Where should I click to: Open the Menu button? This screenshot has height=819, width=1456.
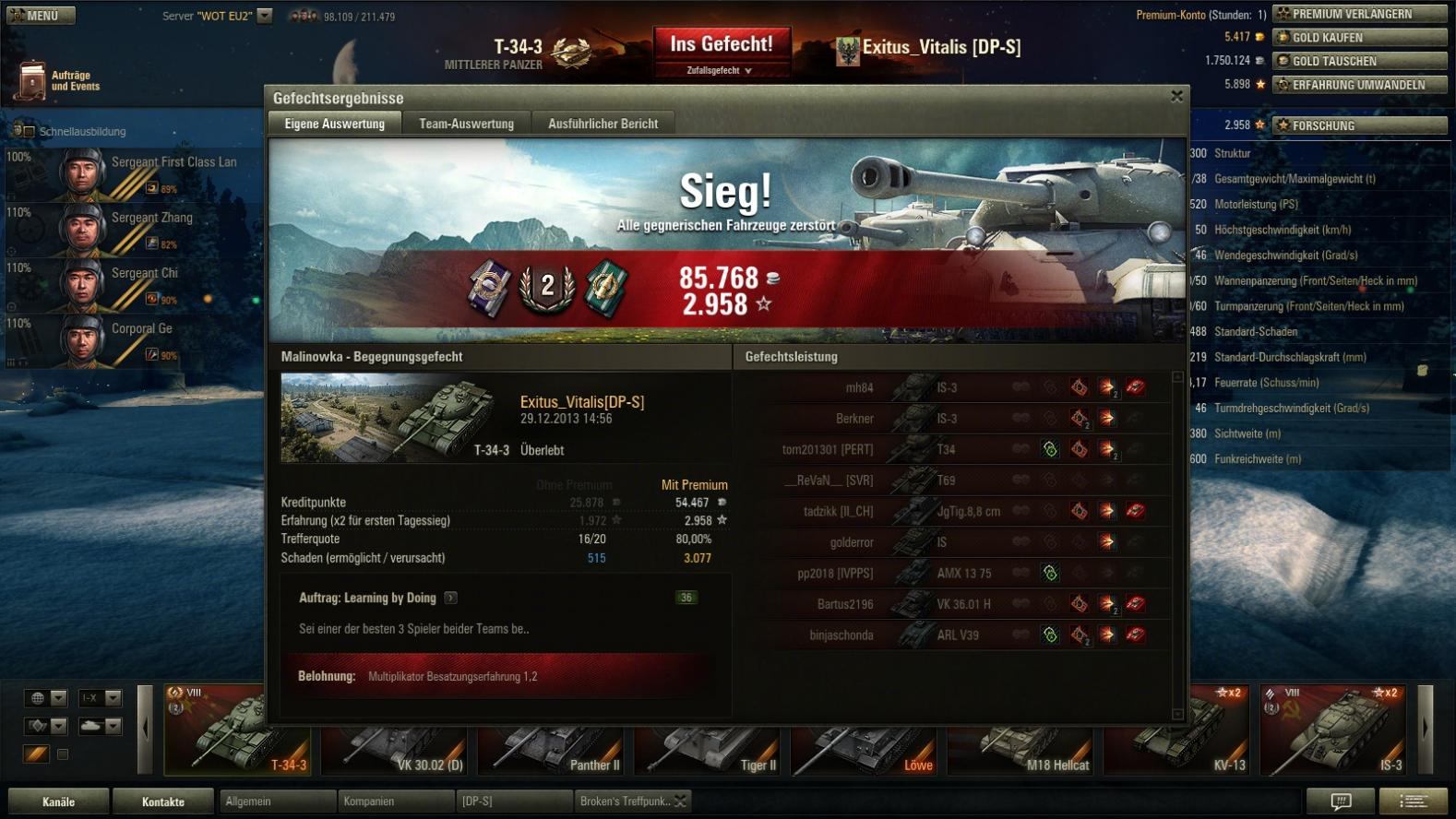click(41, 16)
